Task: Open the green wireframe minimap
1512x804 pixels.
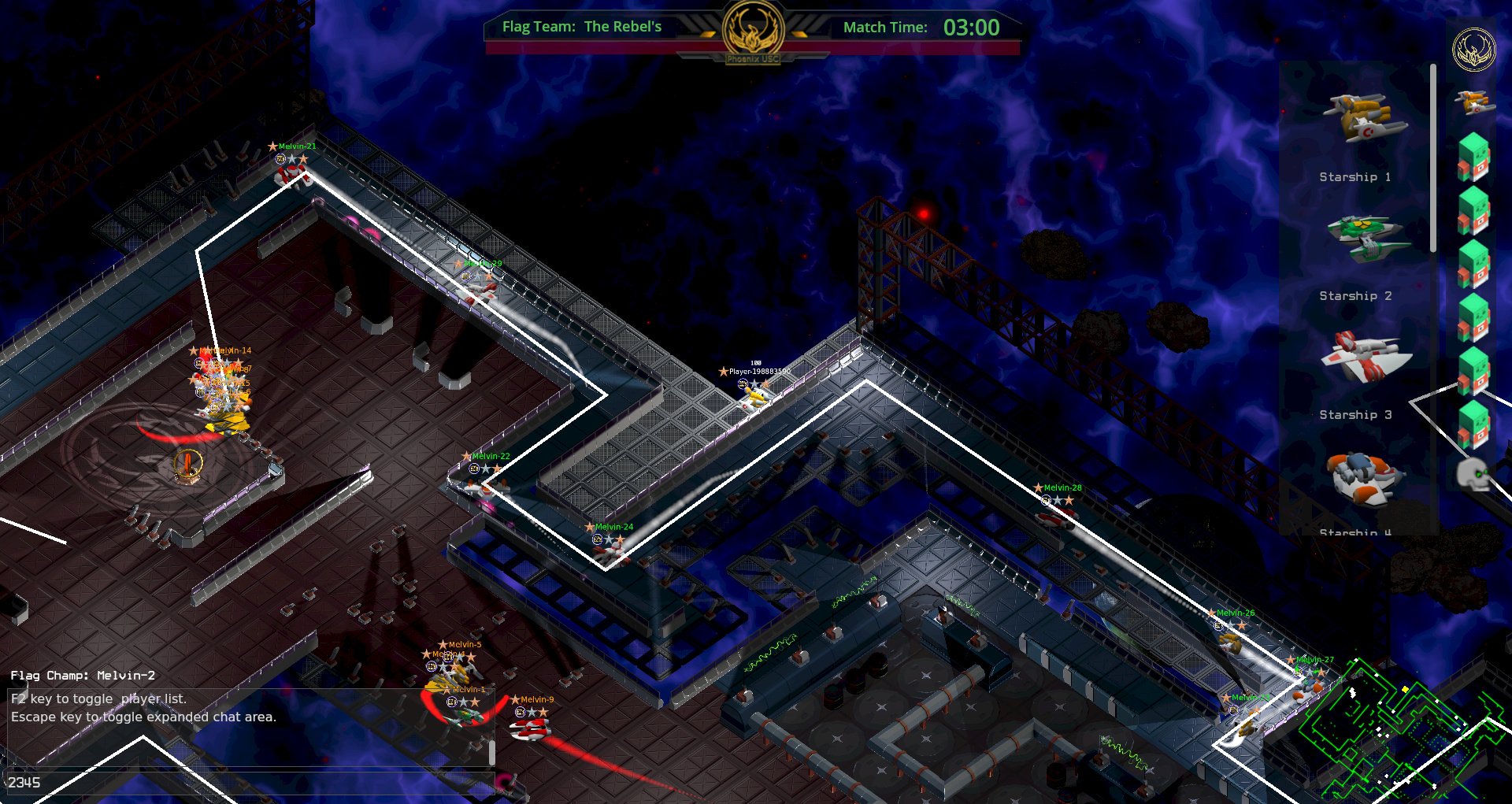Action: (x=1402, y=728)
